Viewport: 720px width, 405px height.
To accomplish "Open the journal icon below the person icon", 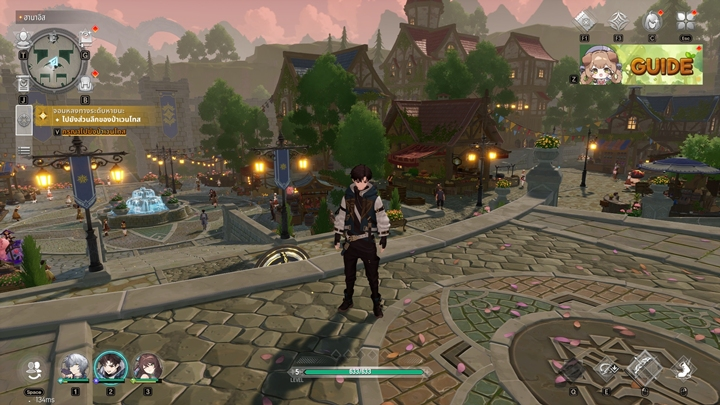I will (24, 84).
